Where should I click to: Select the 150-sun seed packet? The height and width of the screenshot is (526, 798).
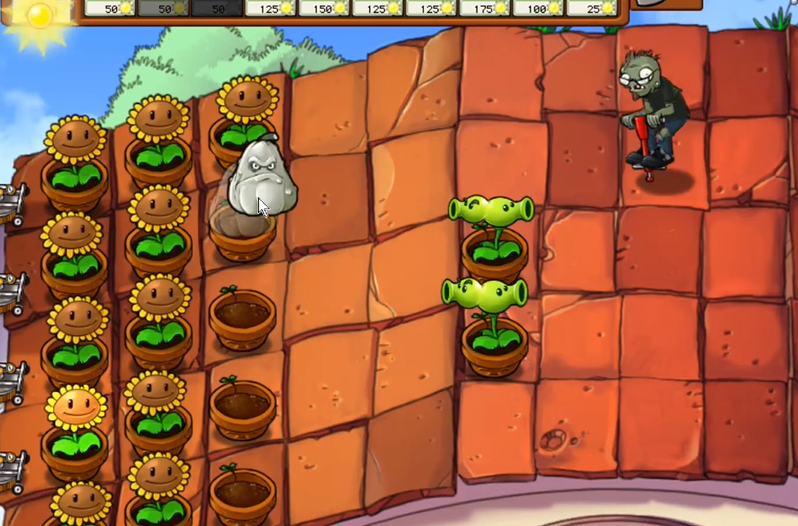pos(324,8)
